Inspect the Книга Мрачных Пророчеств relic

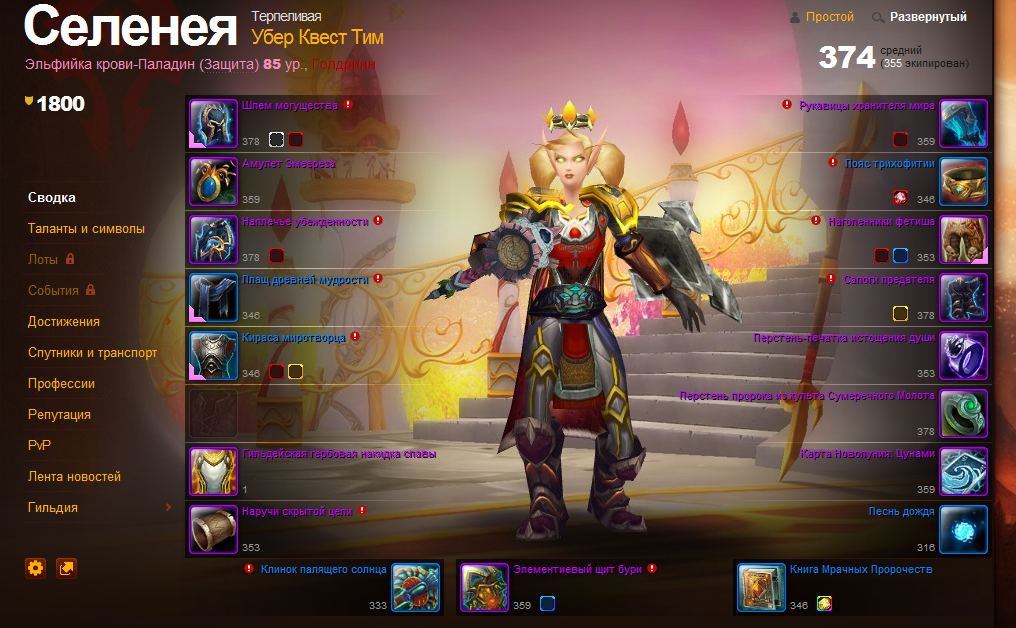(762, 587)
